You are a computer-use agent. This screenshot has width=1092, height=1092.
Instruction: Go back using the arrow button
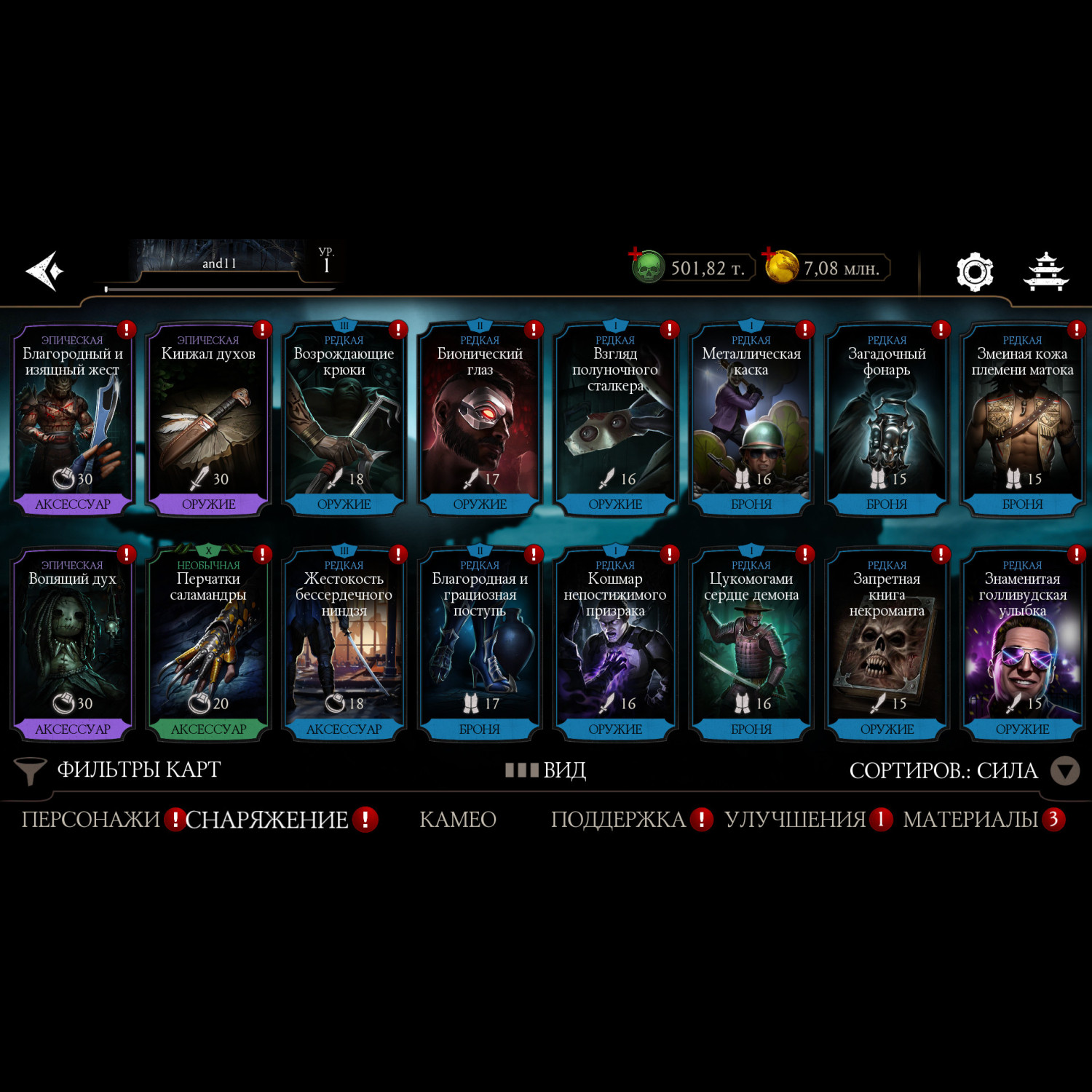pyautogui.click(x=45, y=271)
